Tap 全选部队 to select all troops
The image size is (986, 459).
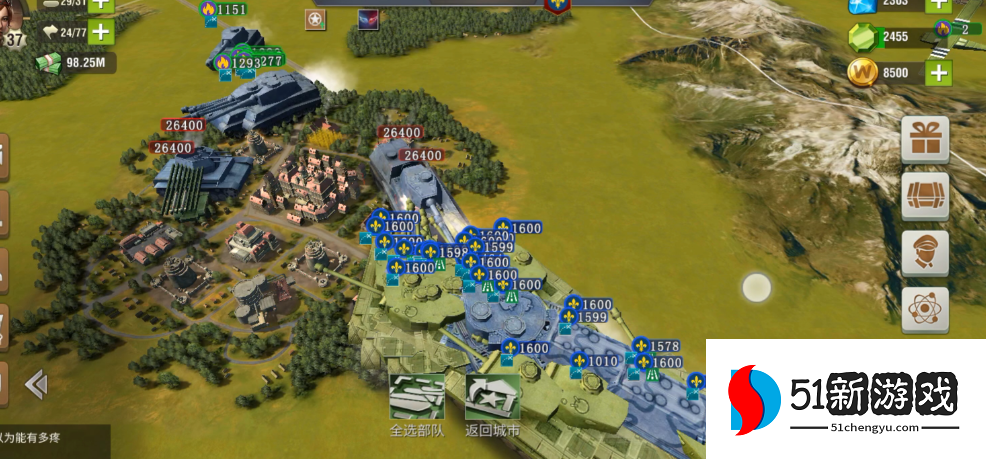[416, 401]
